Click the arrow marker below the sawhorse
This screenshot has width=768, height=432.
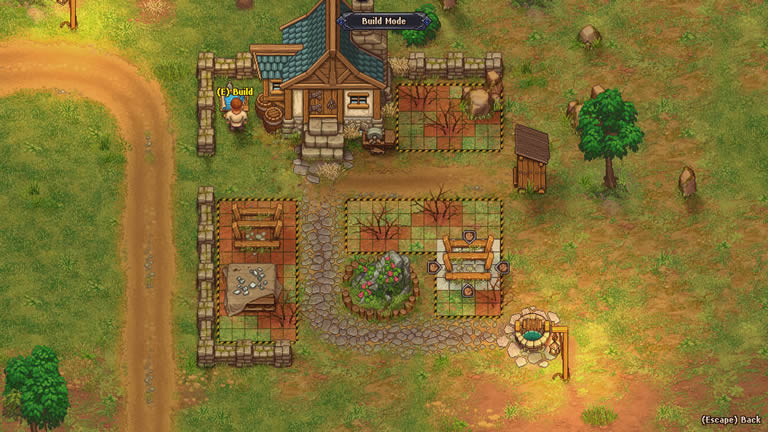(x=467, y=290)
